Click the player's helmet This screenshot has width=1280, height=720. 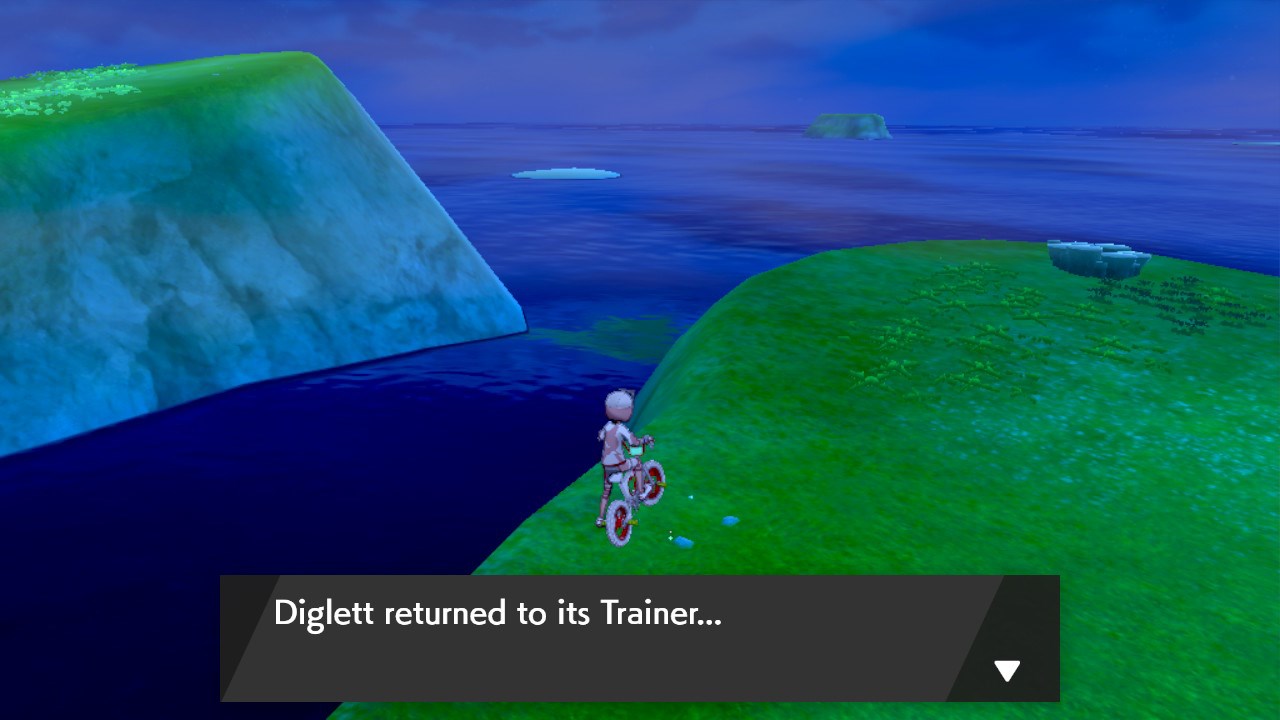click(x=617, y=401)
